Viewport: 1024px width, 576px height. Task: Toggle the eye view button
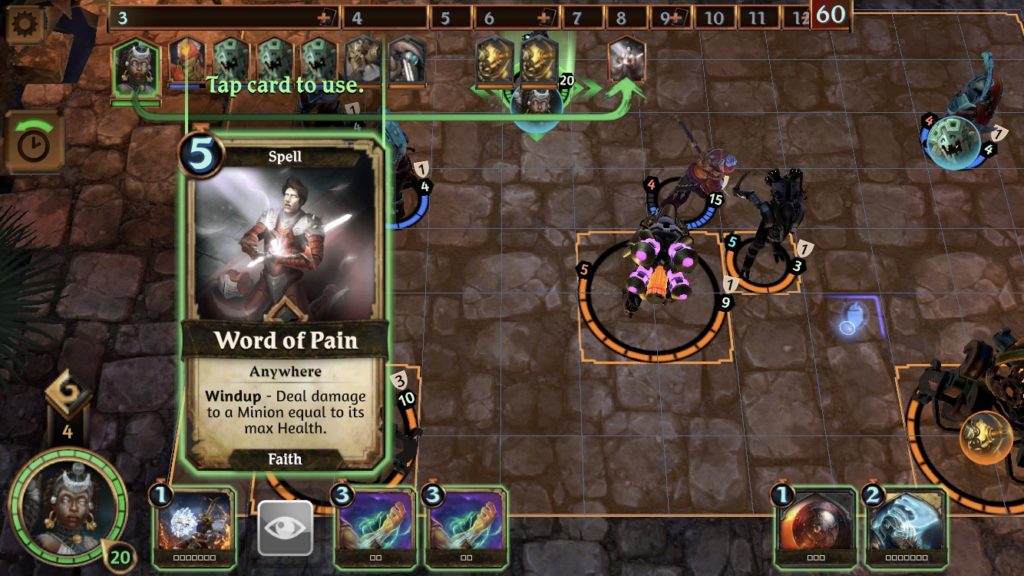click(285, 528)
